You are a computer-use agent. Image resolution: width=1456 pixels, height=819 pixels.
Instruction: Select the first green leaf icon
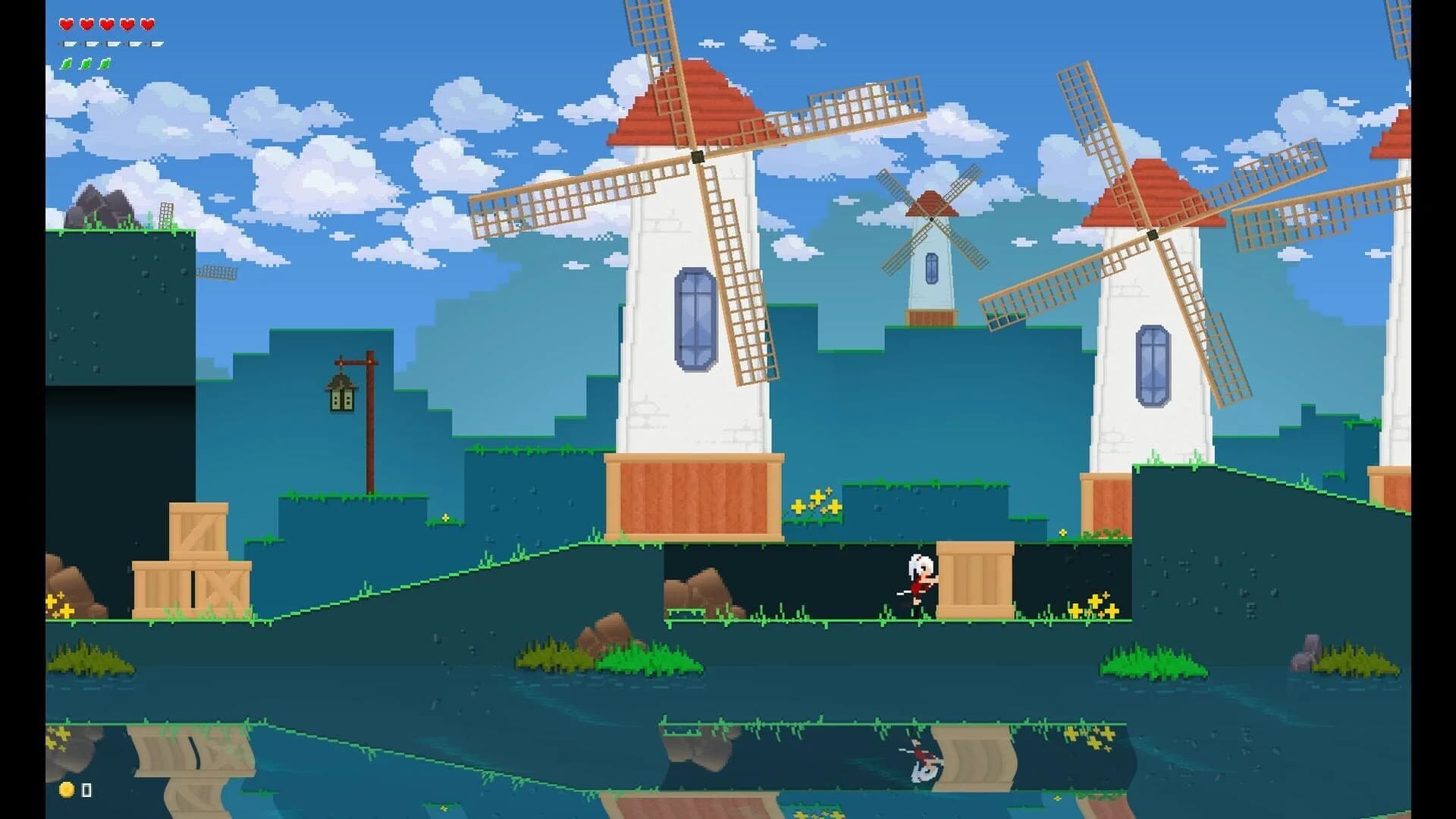(66, 64)
